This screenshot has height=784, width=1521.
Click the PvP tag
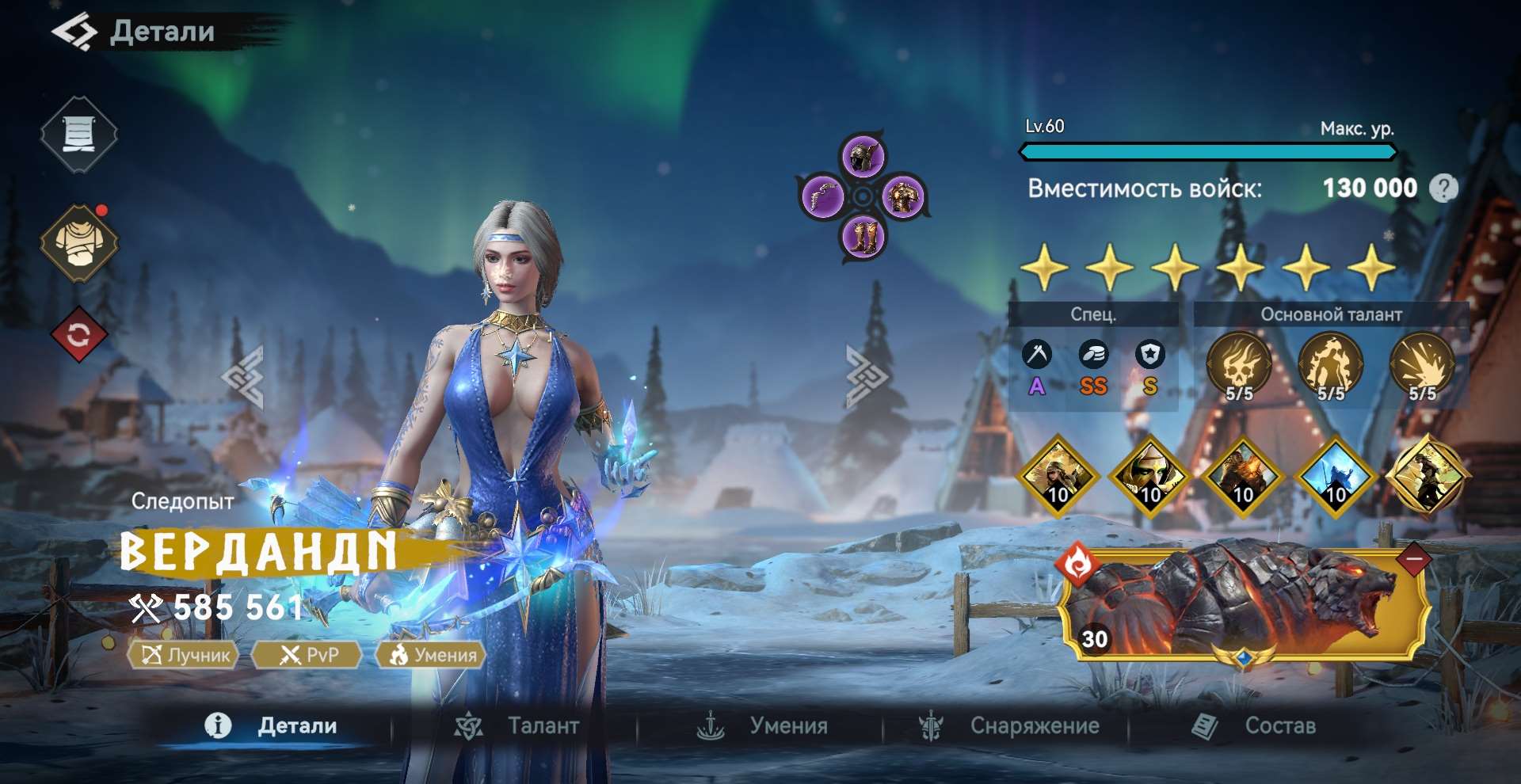click(307, 655)
